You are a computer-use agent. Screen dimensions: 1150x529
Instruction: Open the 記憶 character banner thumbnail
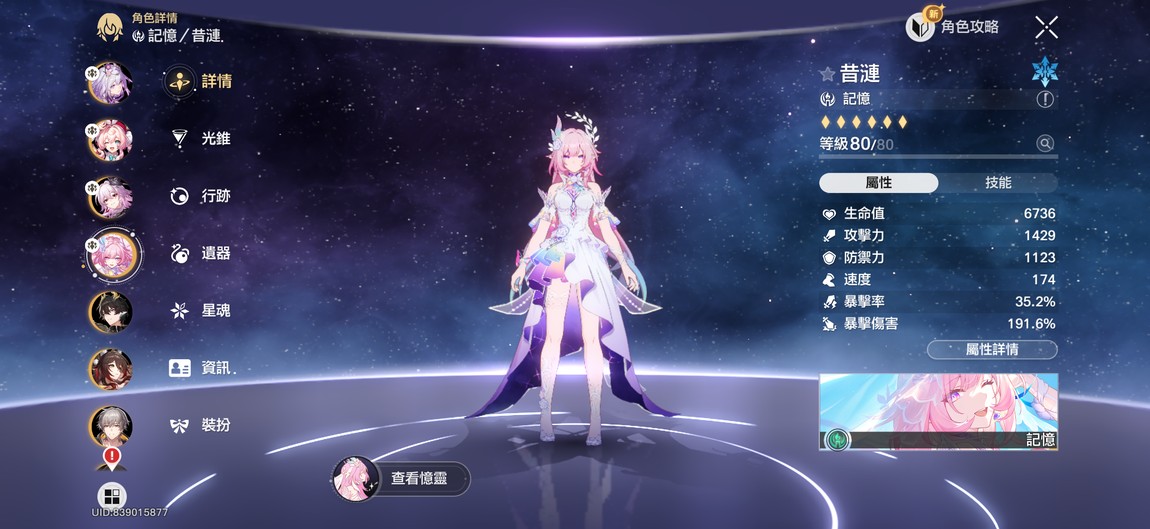pos(938,412)
